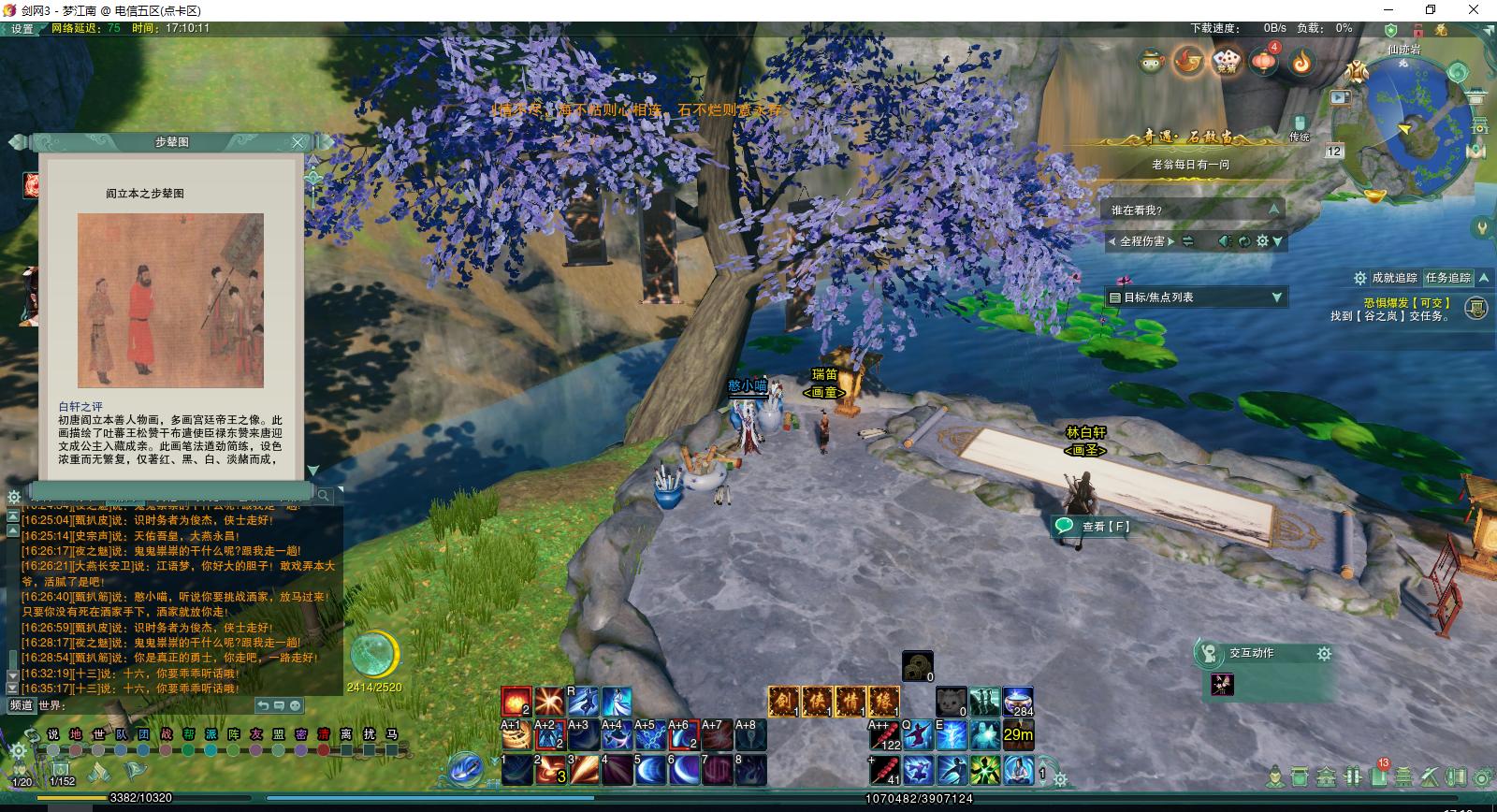The height and width of the screenshot is (812, 1497).
Task: Select the 帮 chat channel
Action: (x=189, y=734)
